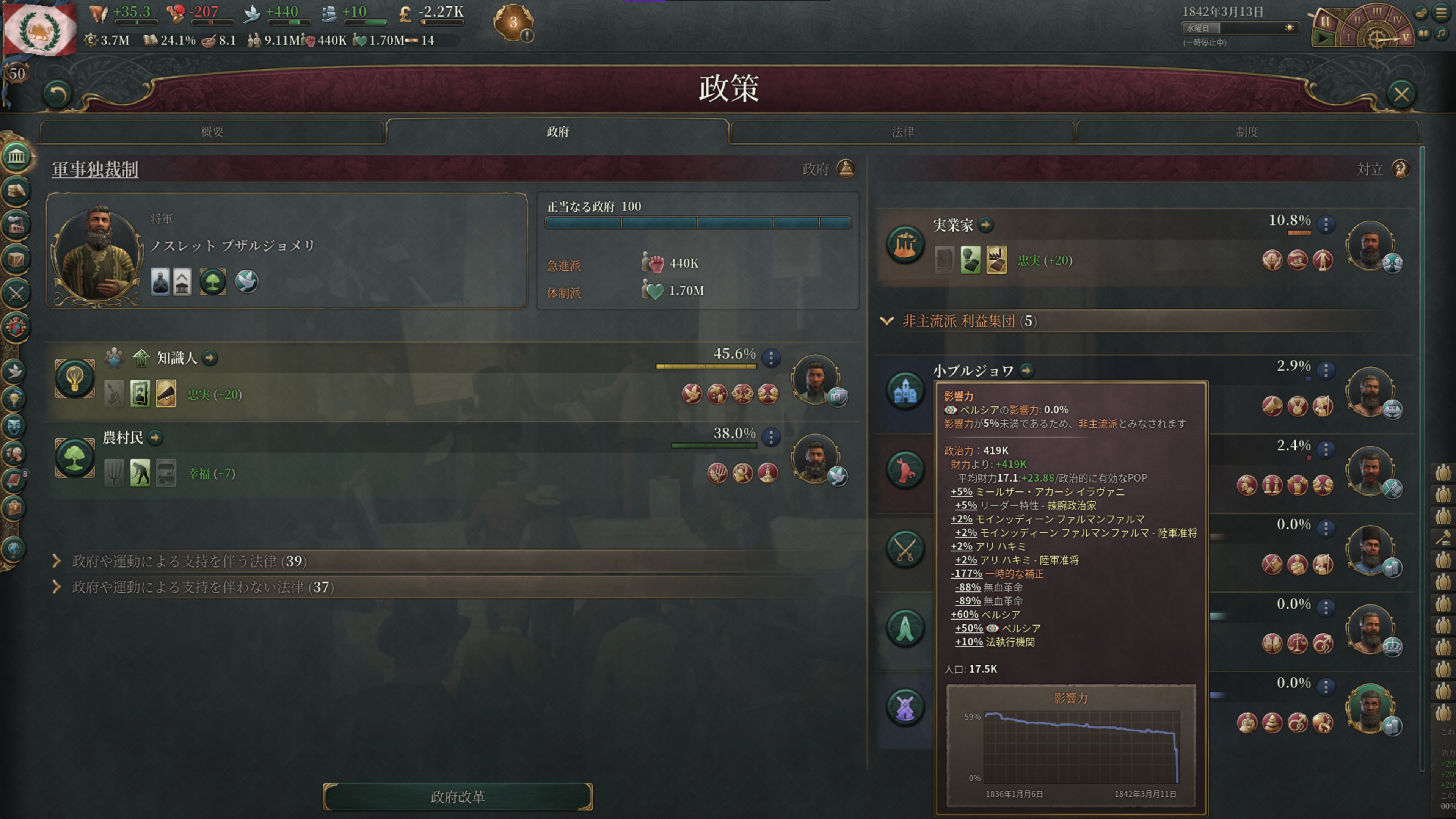This screenshot has height=819, width=1456.
Task: Open options menu for 知識人 group
Action: coord(771,358)
